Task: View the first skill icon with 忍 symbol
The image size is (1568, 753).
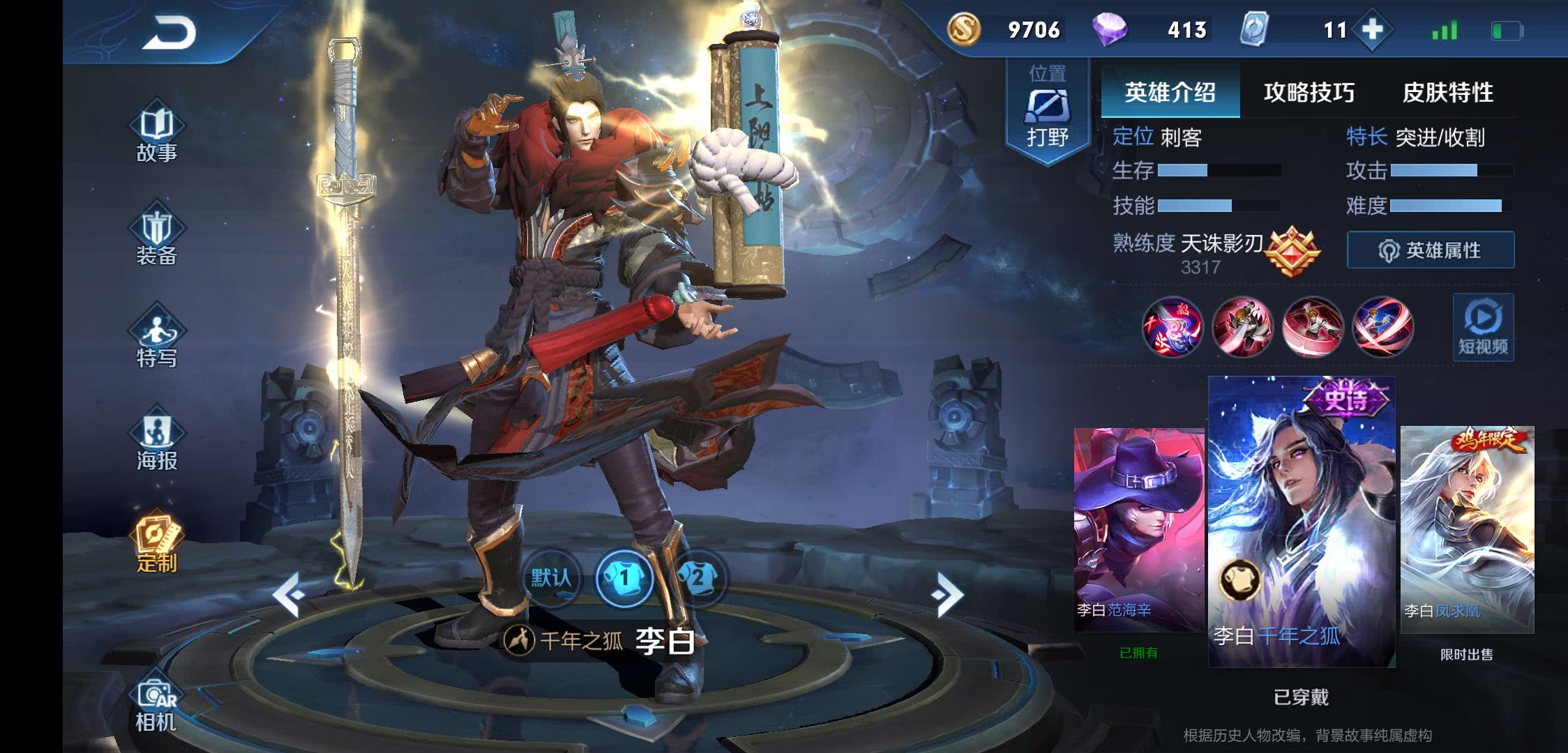Action: pos(1172,326)
